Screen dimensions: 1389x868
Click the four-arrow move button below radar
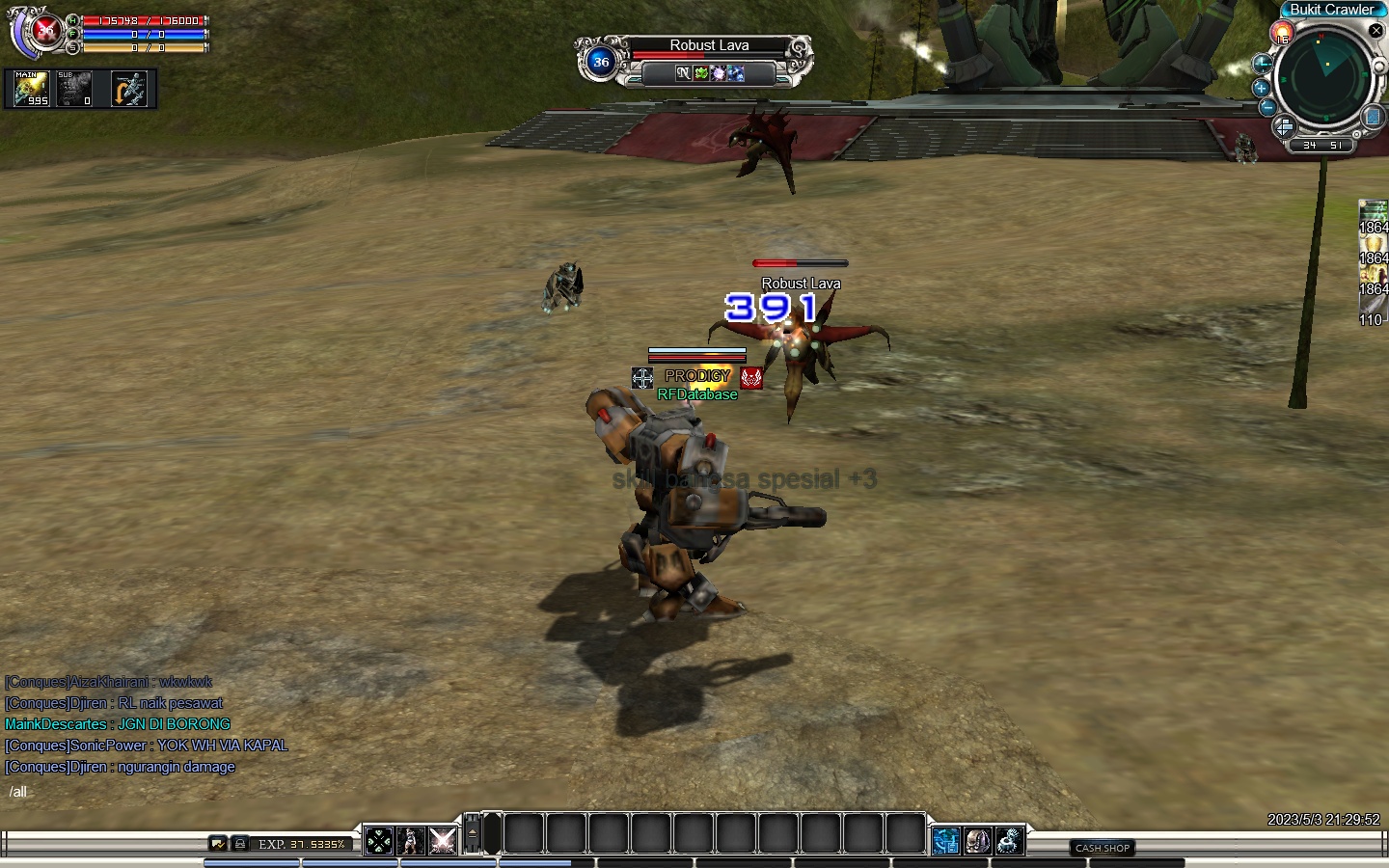pos(1284,127)
